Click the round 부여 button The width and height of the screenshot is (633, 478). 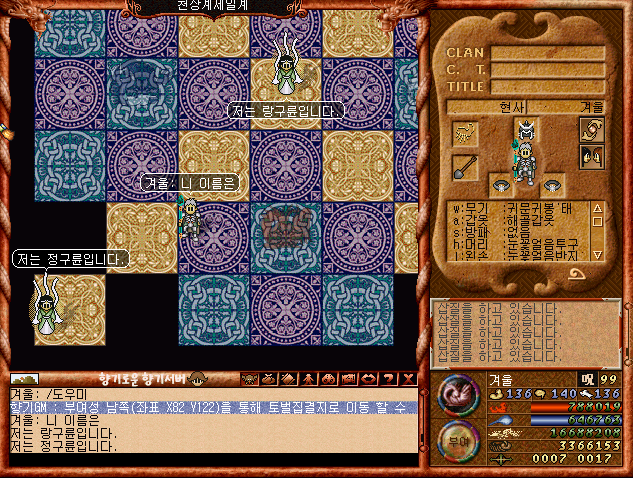(x=456, y=440)
